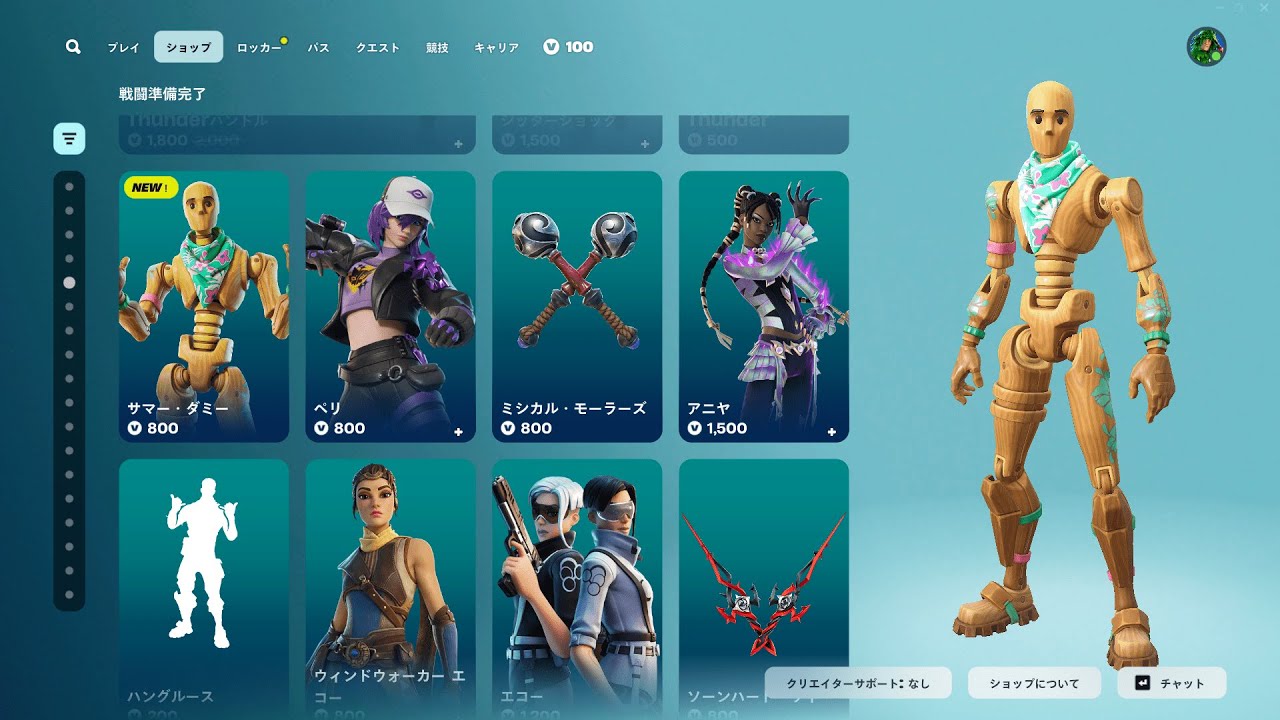
Task: Toggle the shop filter list button
Action: pos(69,138)
